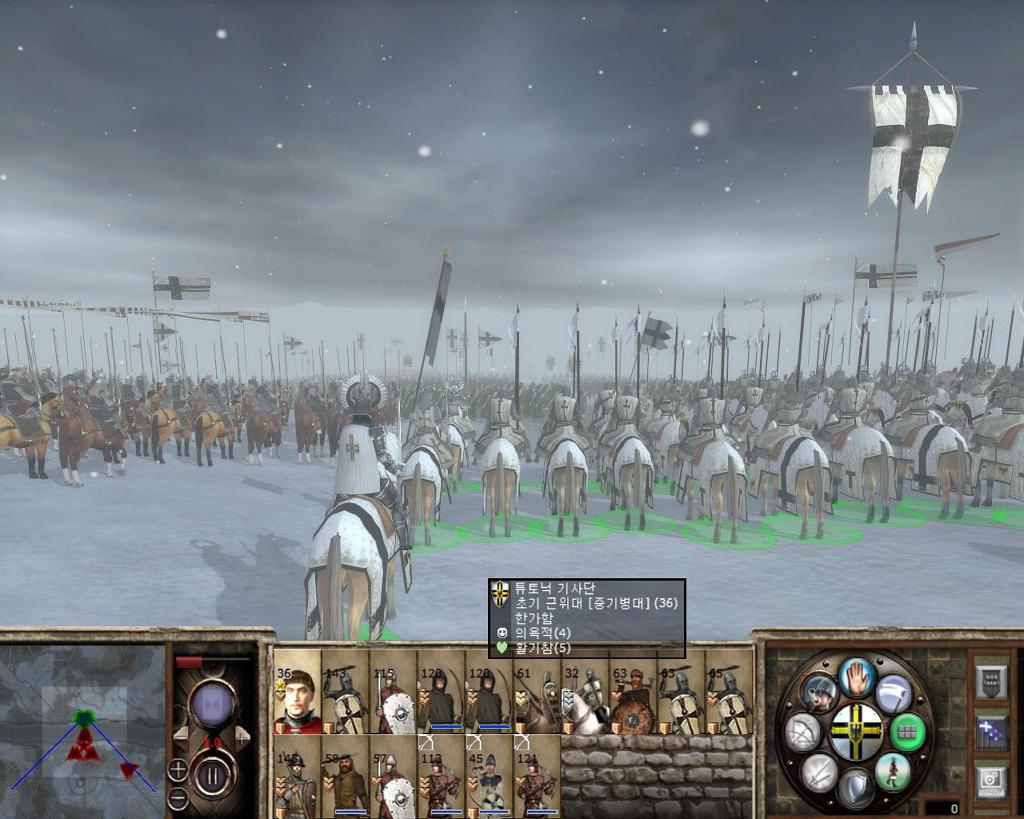Select the 58-man bearded infantry card
1024x819 pixels.
pos(345,777)
